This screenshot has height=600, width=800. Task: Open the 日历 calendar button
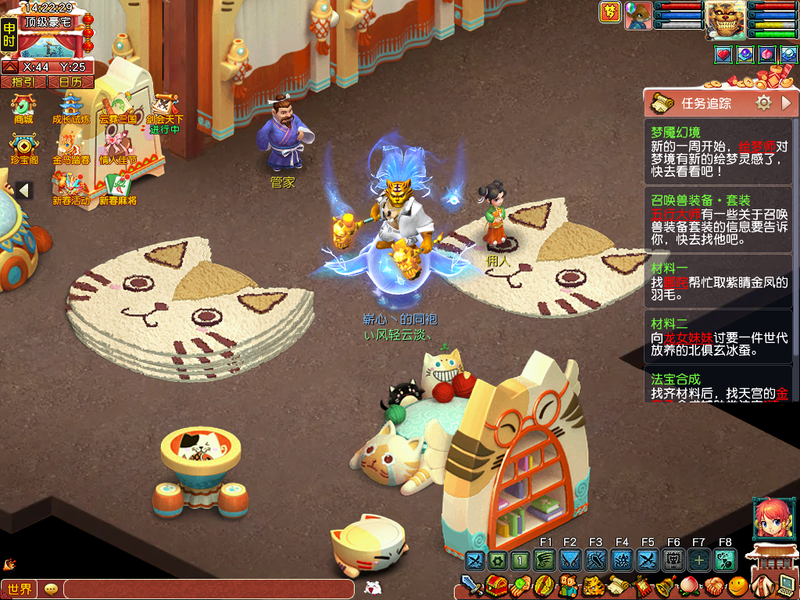[x=70, y=82]
